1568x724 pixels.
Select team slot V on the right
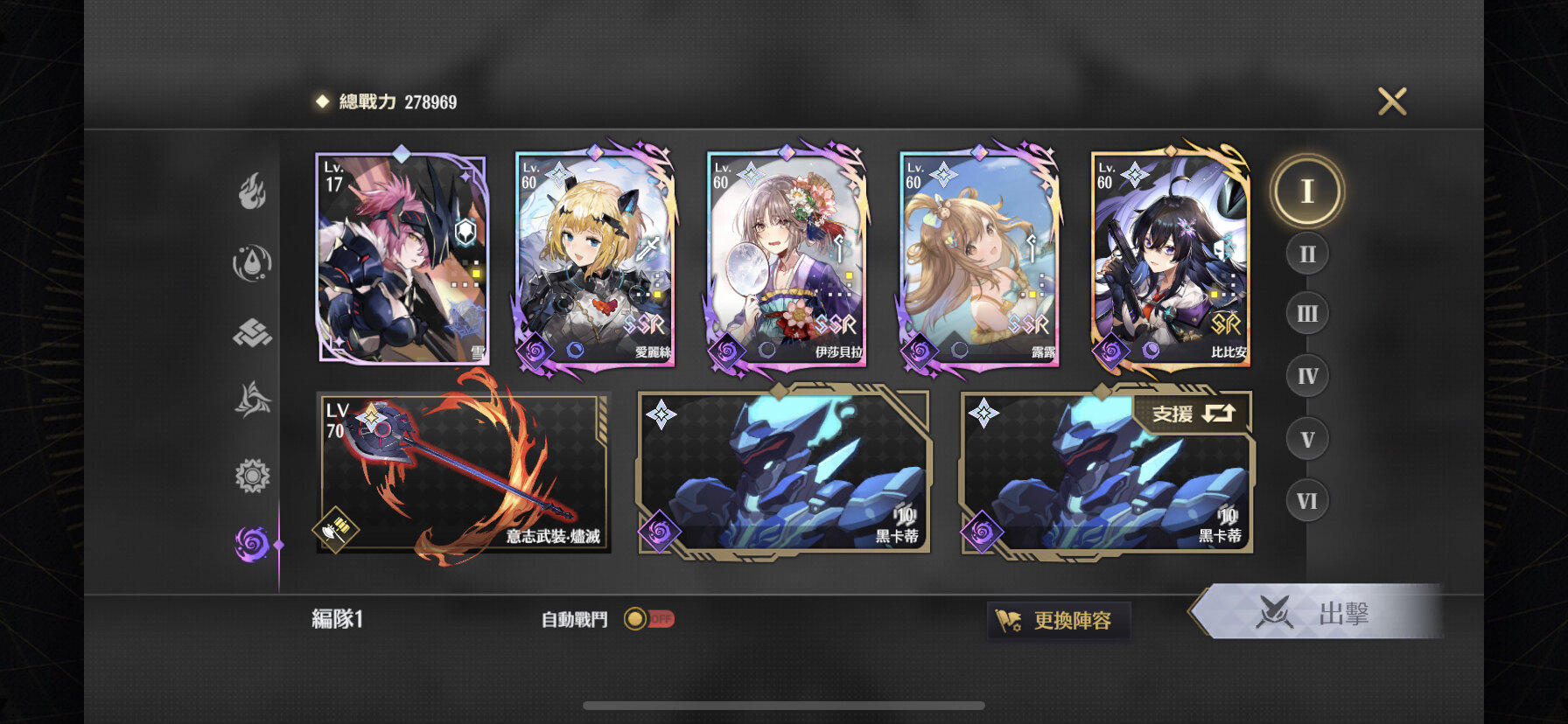pos(1307,438)
